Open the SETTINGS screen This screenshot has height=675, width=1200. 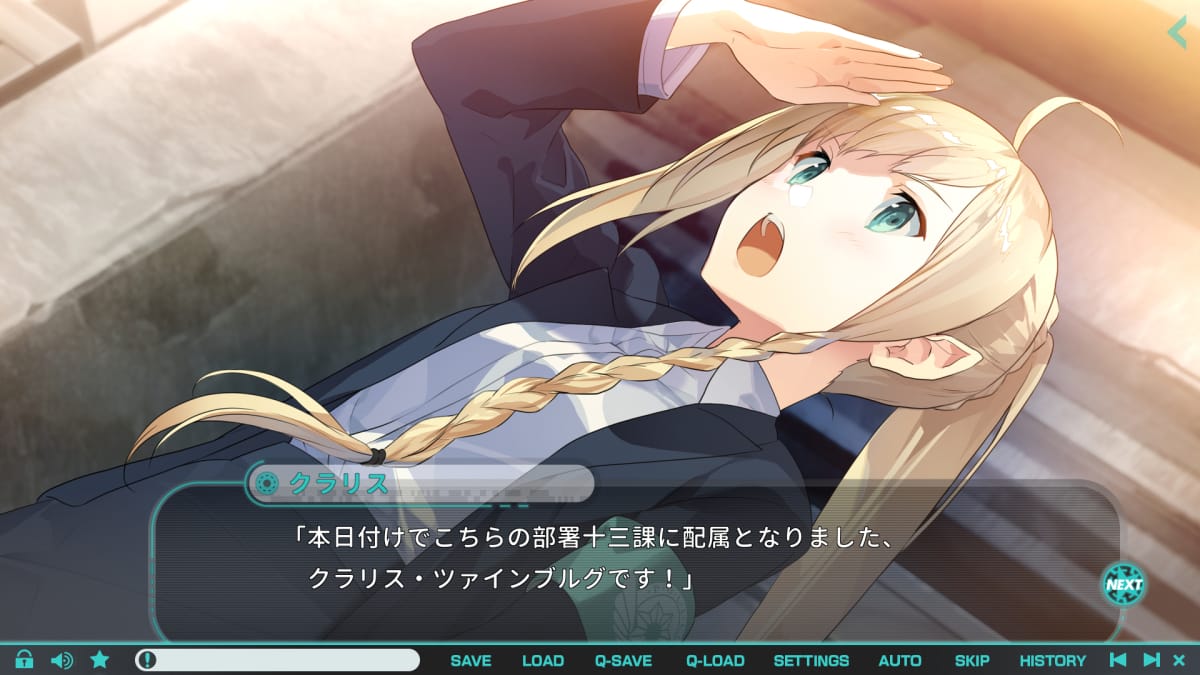(811, 661)
